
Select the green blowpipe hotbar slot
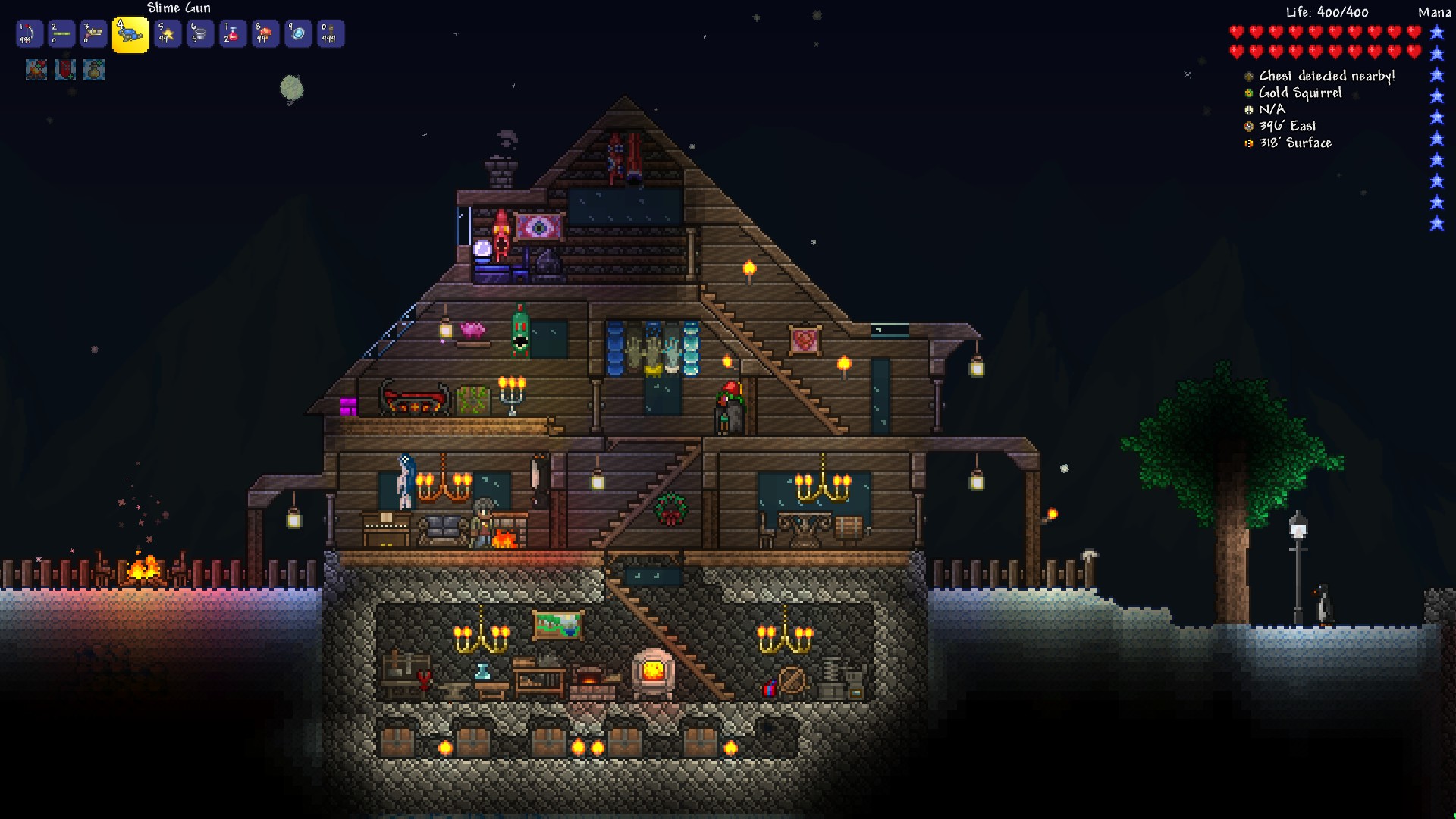[x=61, y=34]
